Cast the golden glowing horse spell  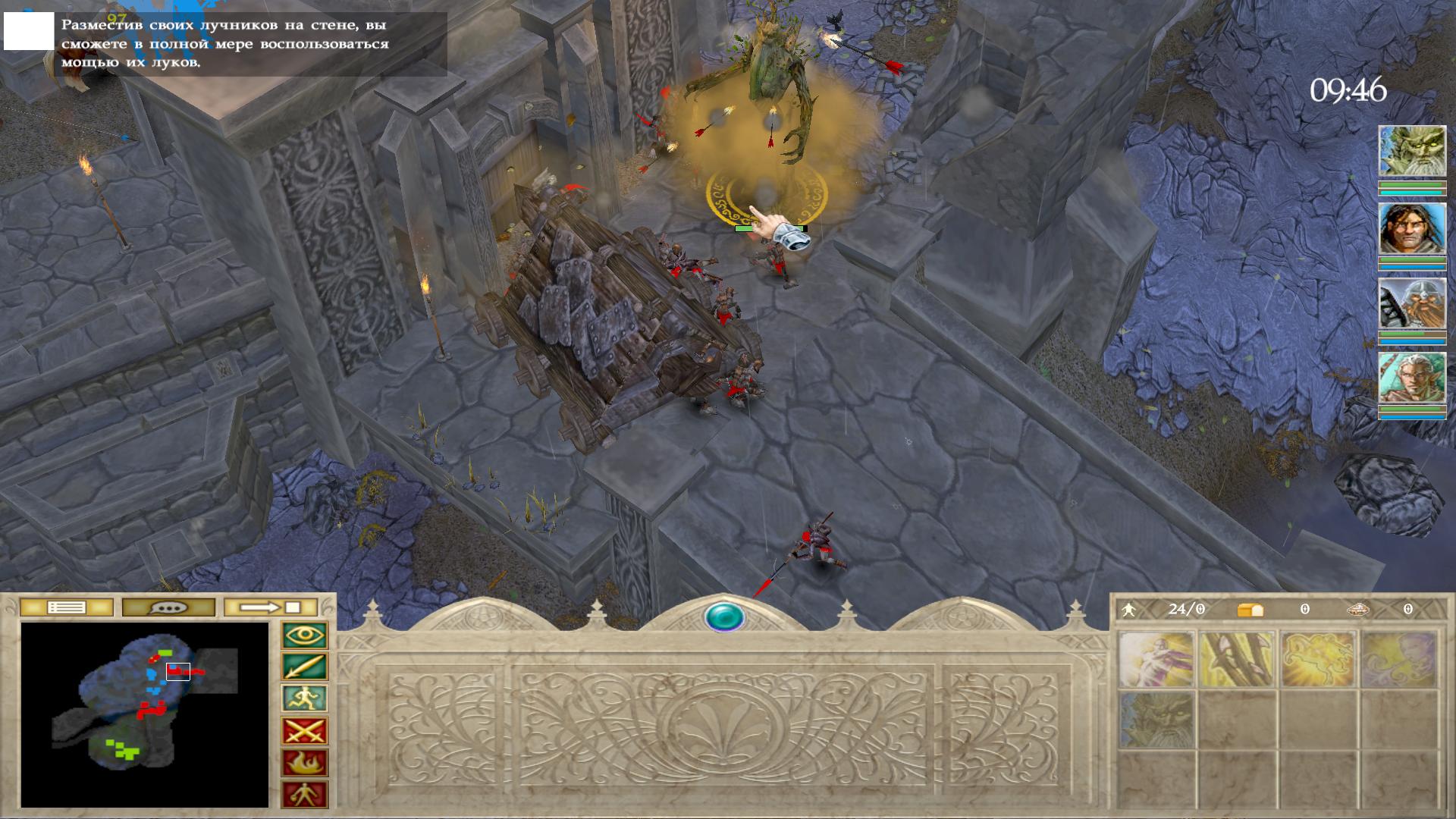(x=1317, y=659)
